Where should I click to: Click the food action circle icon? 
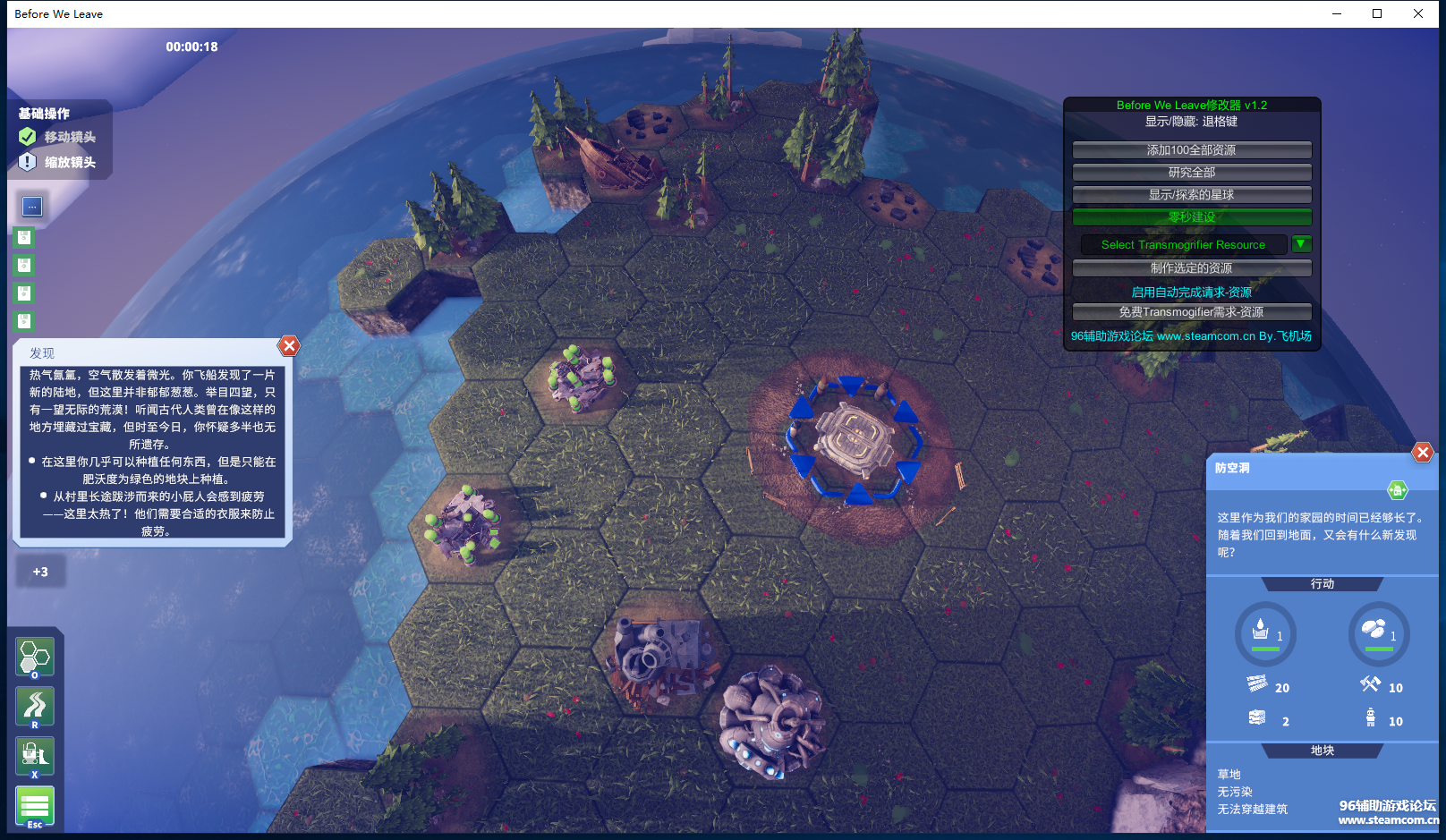coord(1378,632)
